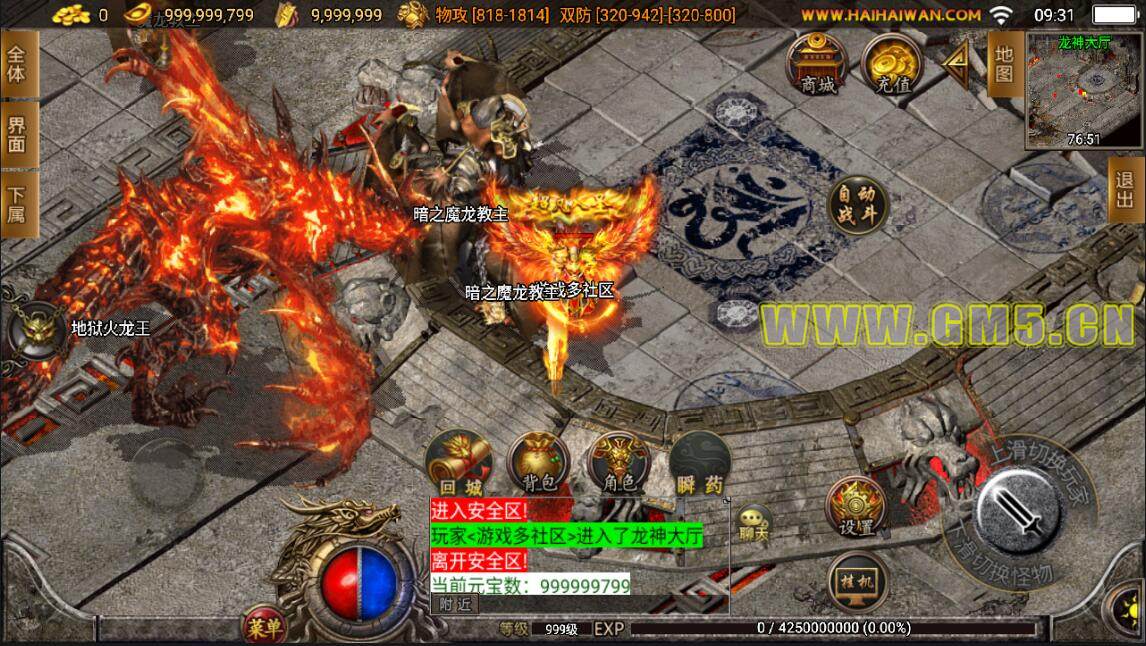Open the 设置 settings

click(856, 508)
